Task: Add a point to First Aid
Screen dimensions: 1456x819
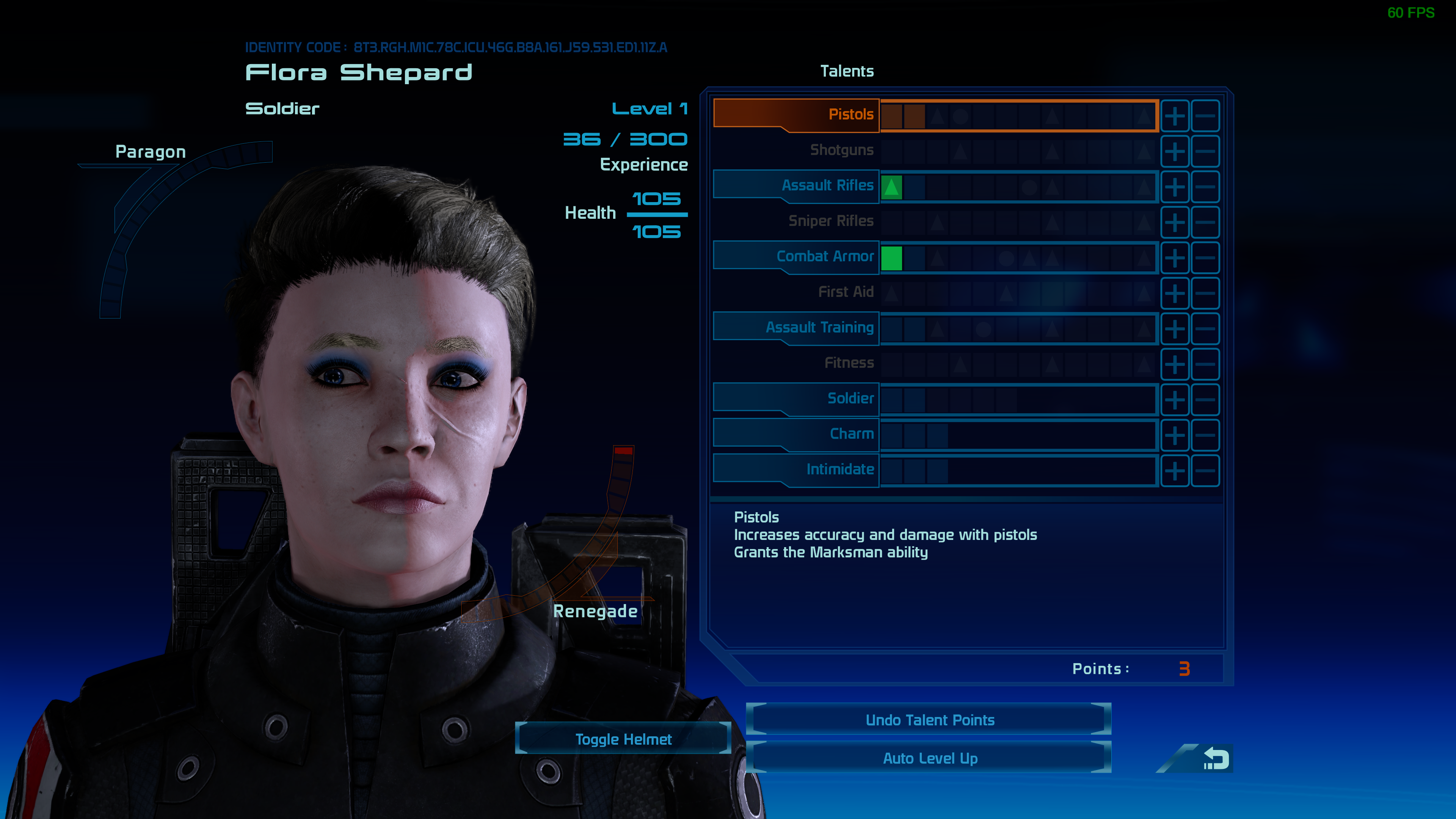Action: [x=1175, y=293]
